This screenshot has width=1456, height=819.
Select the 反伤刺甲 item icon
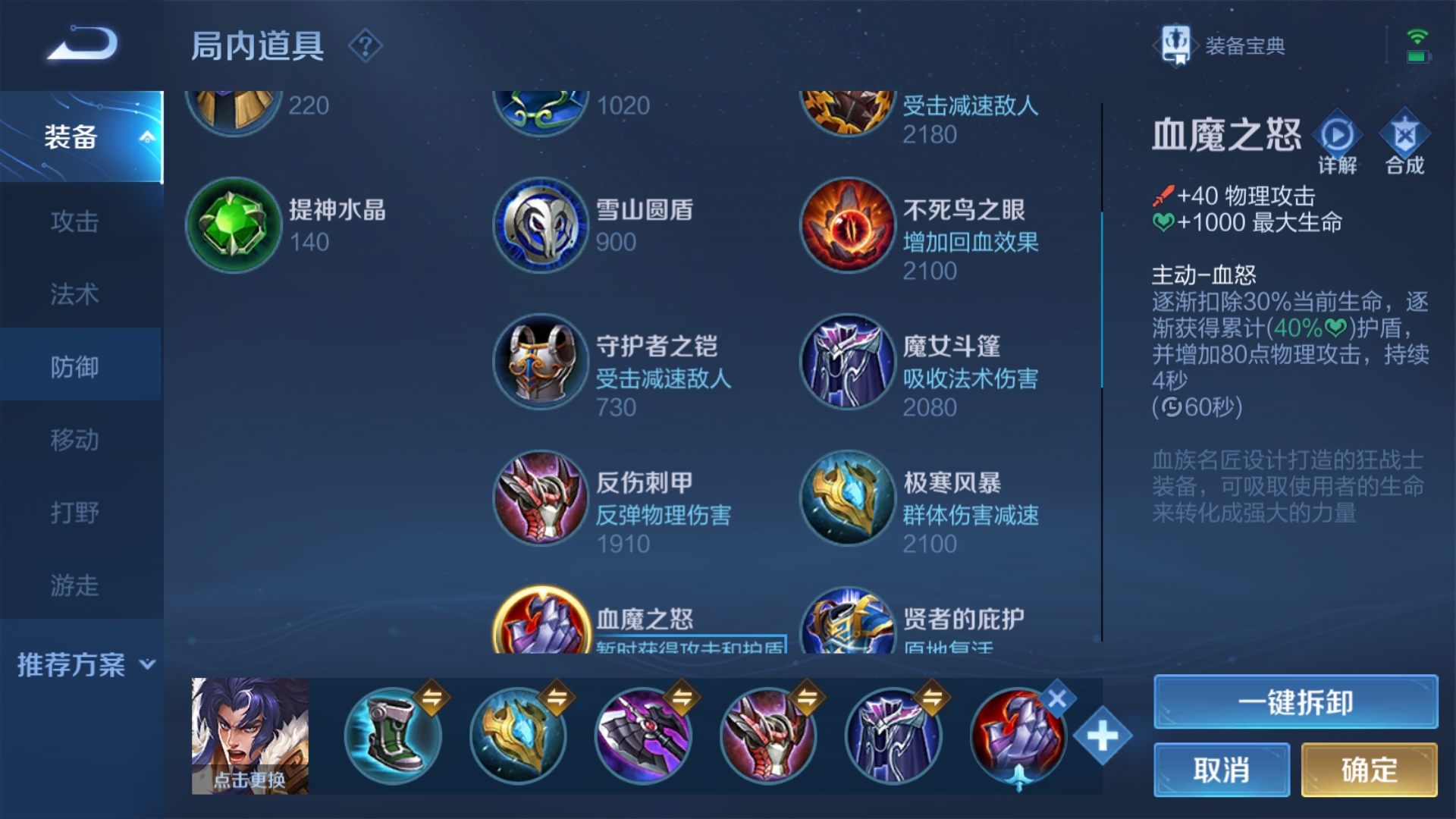(x=540, y=498)
